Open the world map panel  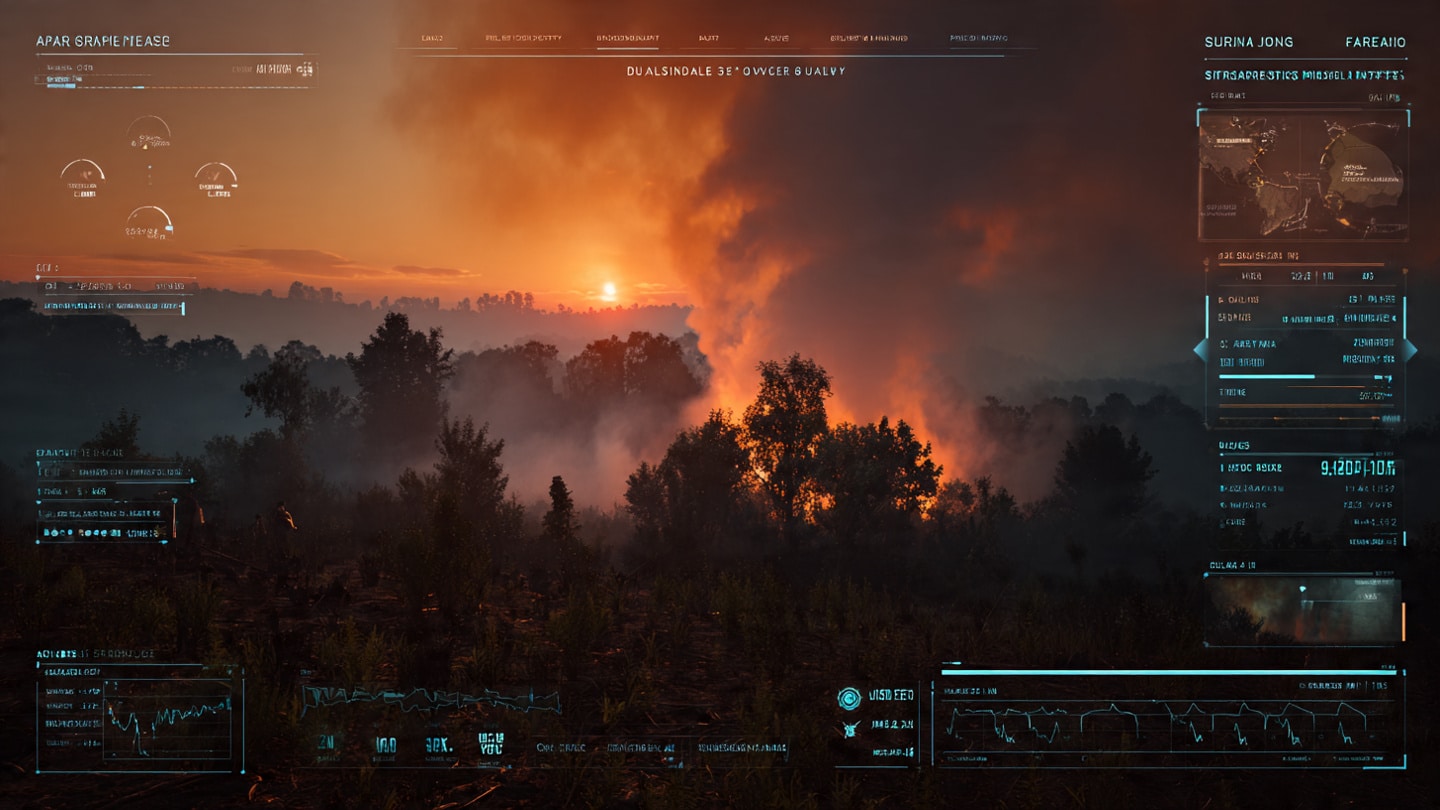1303,174
